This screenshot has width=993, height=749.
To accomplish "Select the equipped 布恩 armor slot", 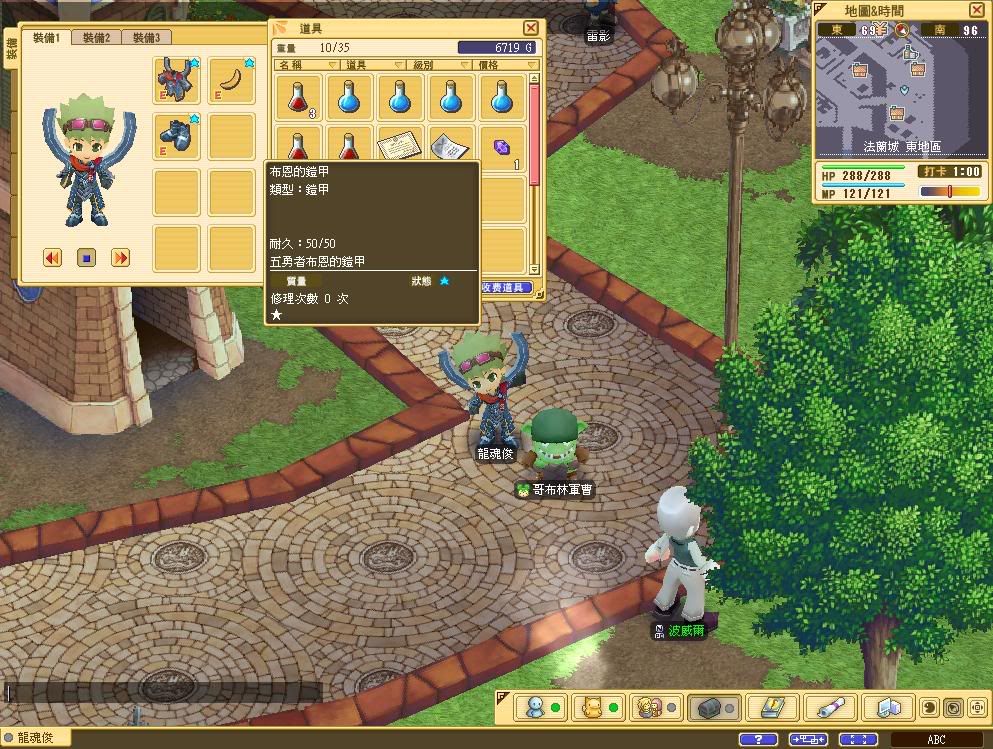I will 177,79.
